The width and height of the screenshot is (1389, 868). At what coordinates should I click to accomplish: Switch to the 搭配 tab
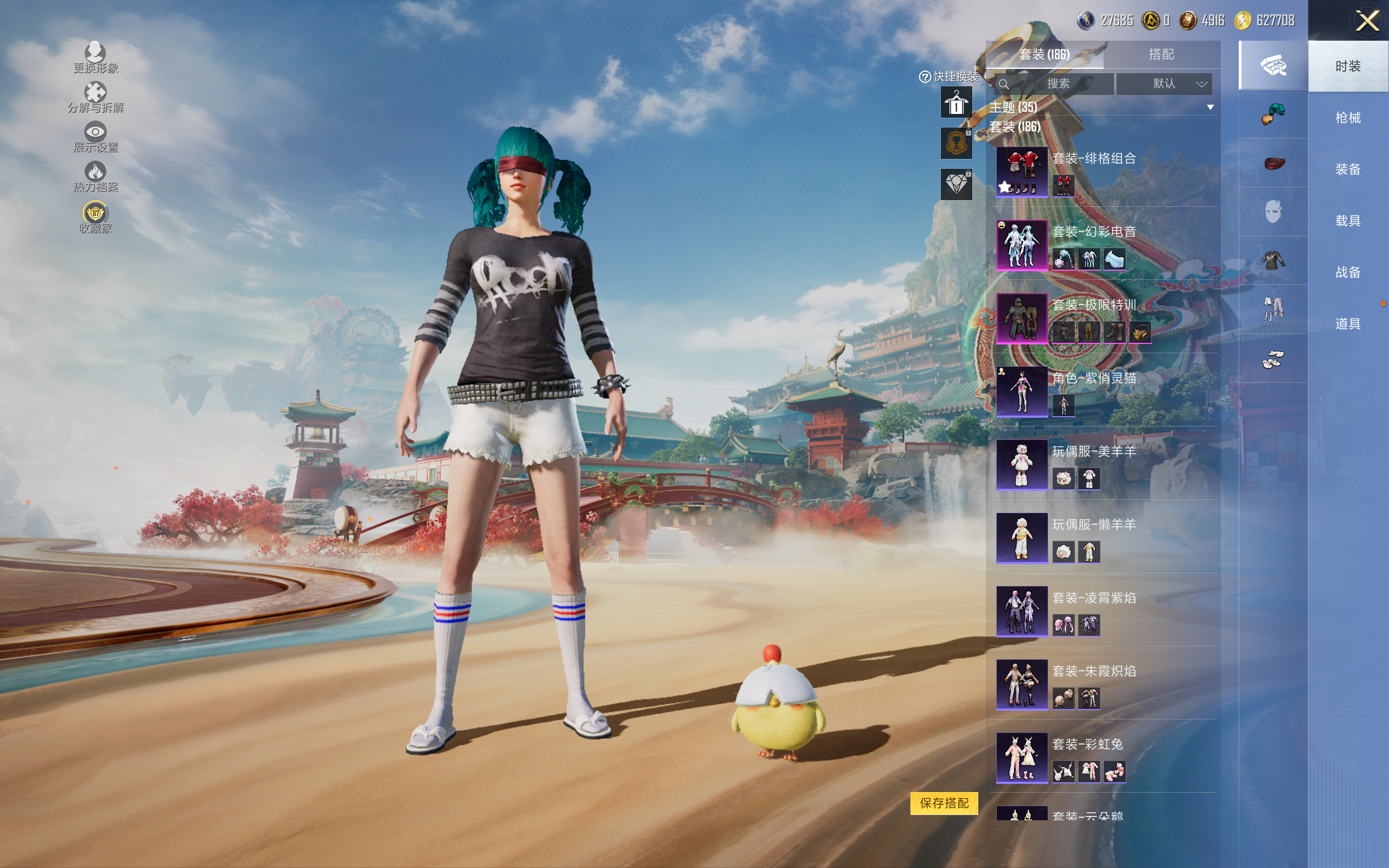point(1161,55)
